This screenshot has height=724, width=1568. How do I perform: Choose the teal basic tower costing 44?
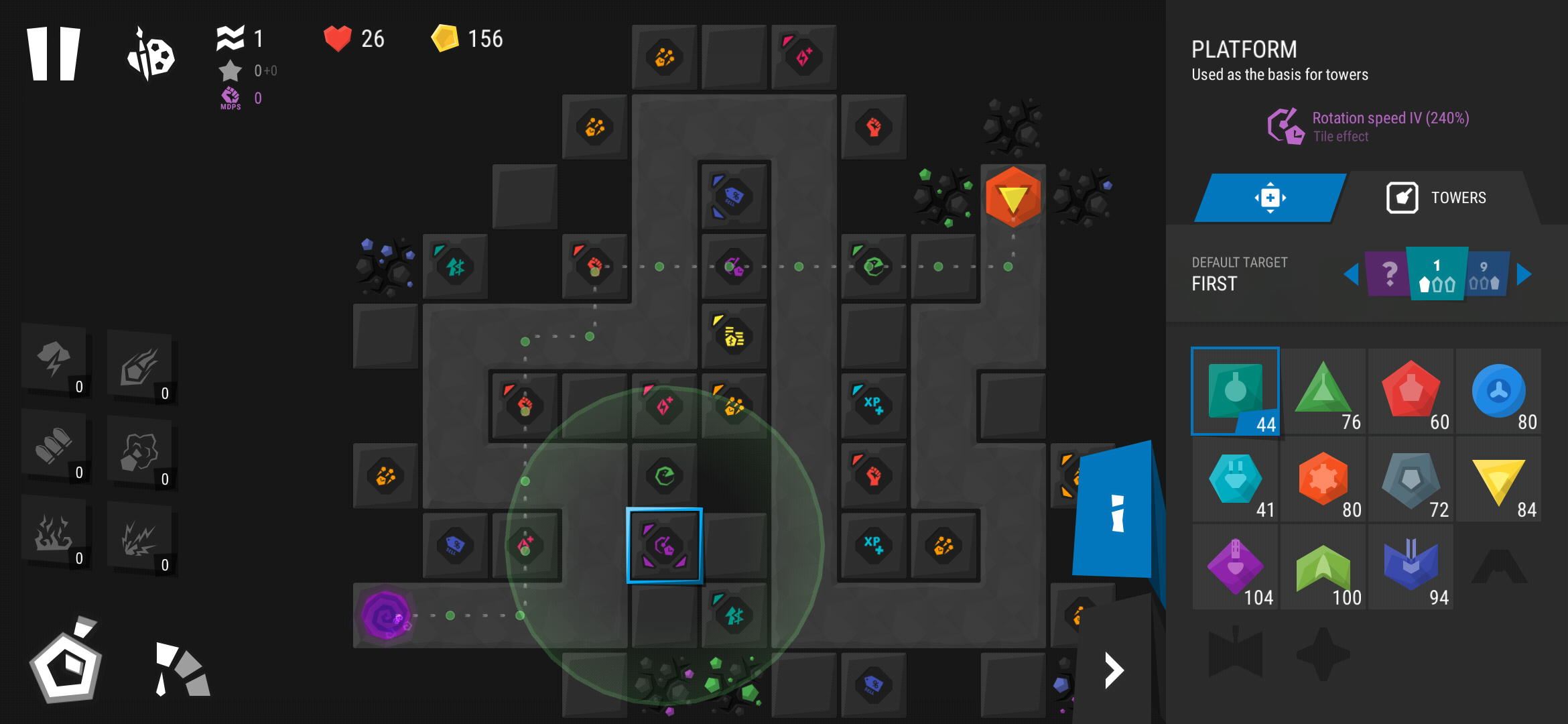point(1235,391)
